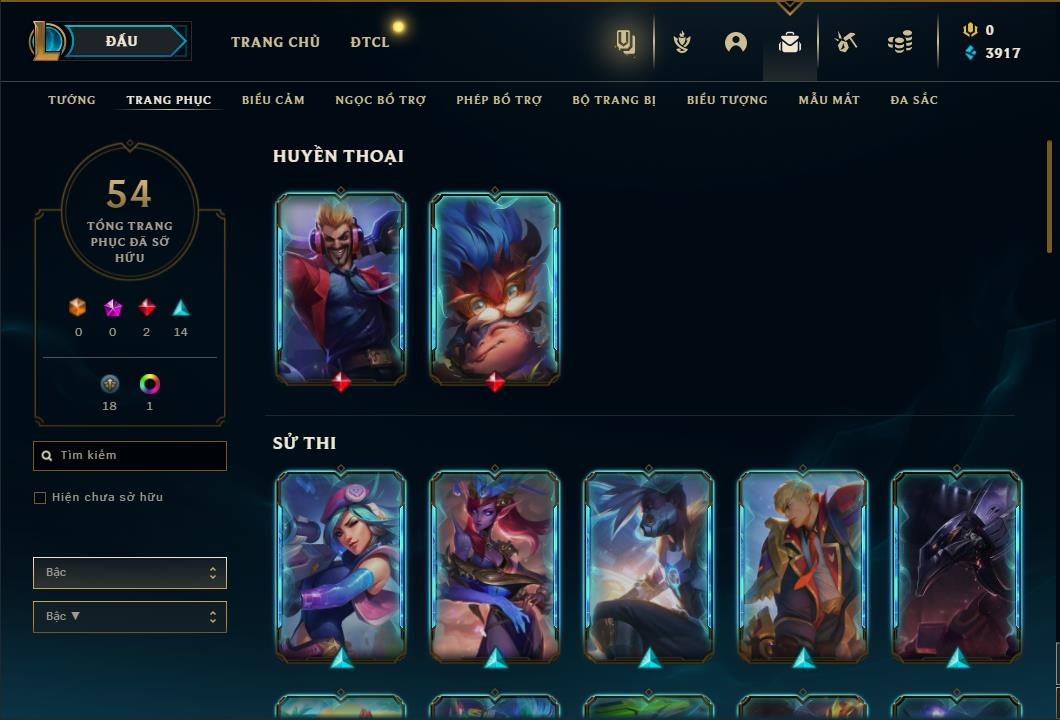The height and width of the screenshot is (720, 1060).
Task: Select the PHÉP BỔ TRỢ tab
Action: coord(499,100)
